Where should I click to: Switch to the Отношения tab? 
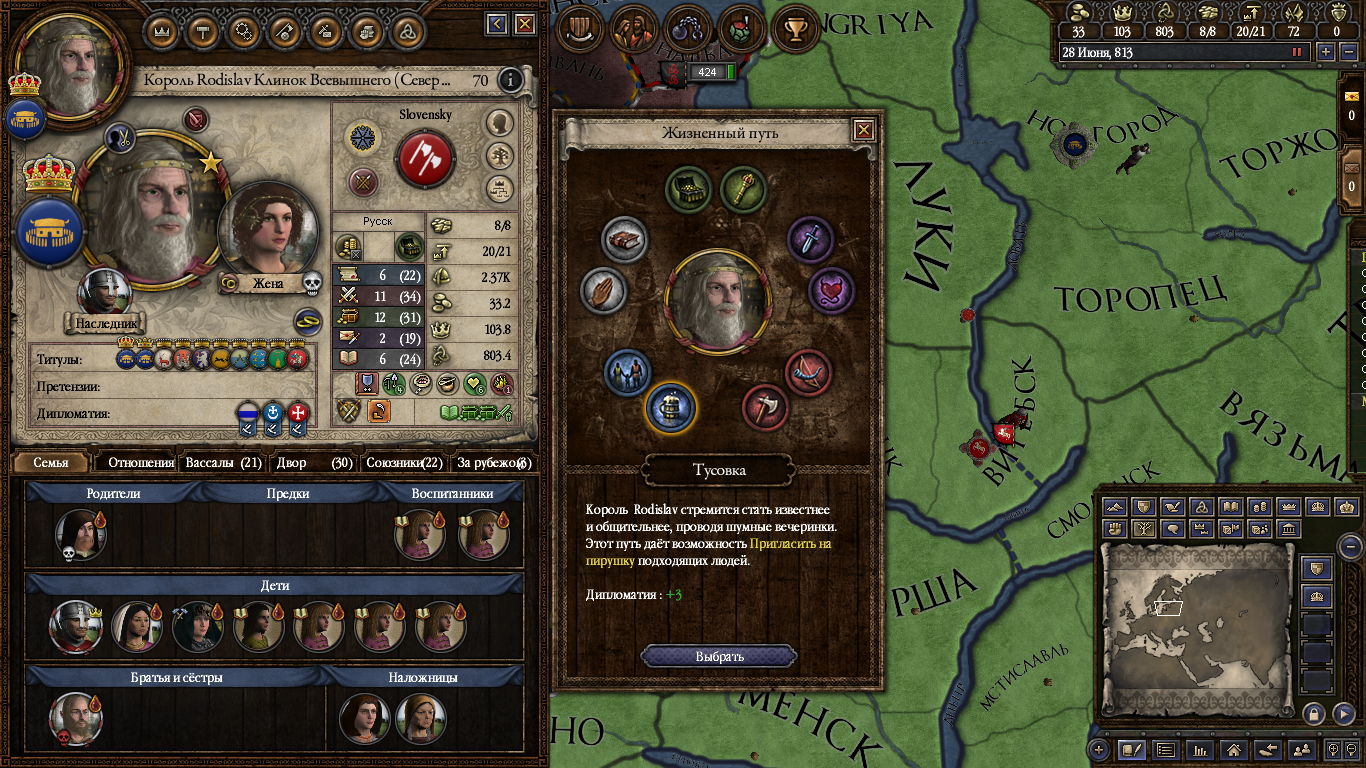(140, 463)
